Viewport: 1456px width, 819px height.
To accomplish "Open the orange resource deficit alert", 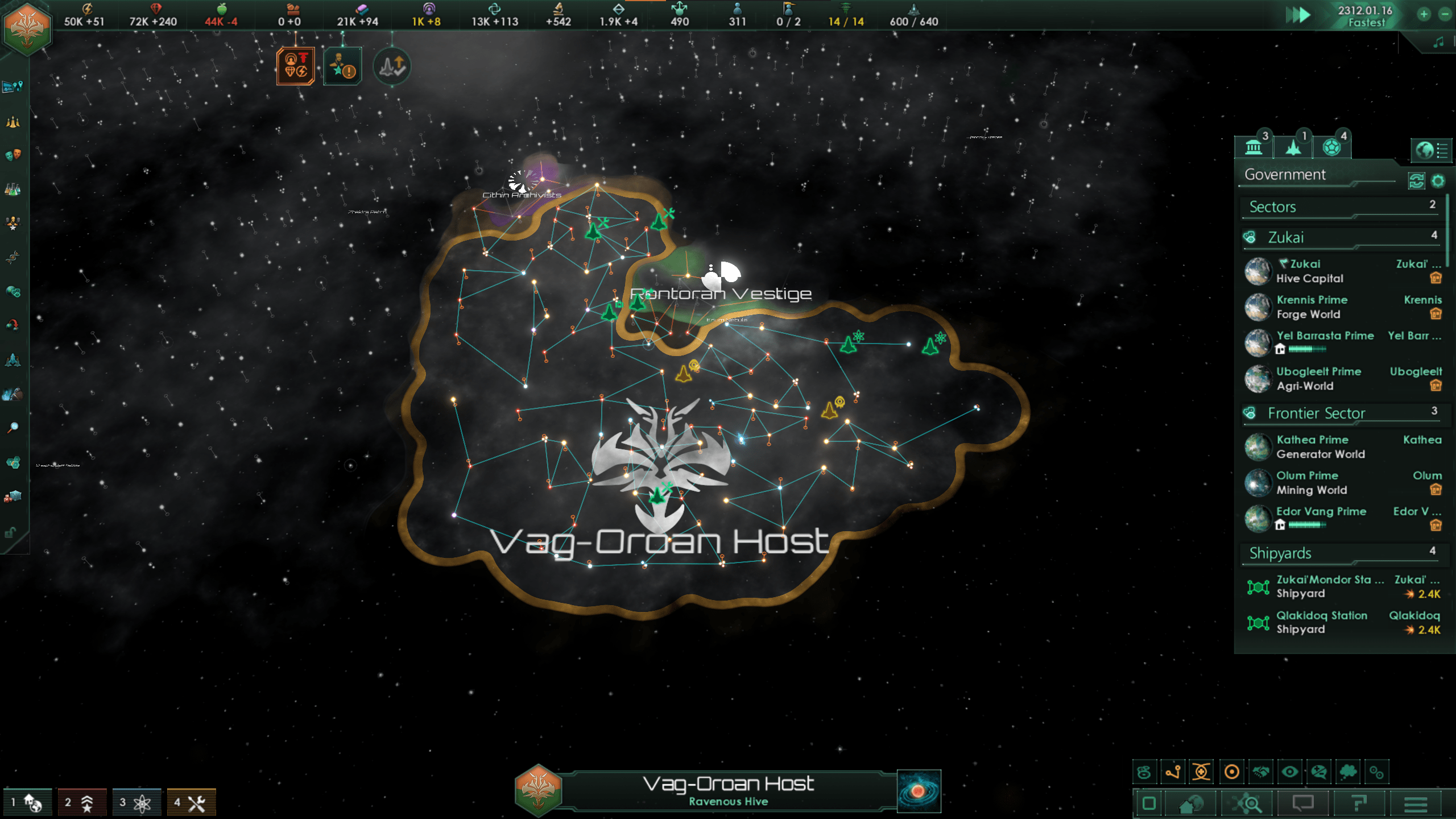I will coord(295,66).
